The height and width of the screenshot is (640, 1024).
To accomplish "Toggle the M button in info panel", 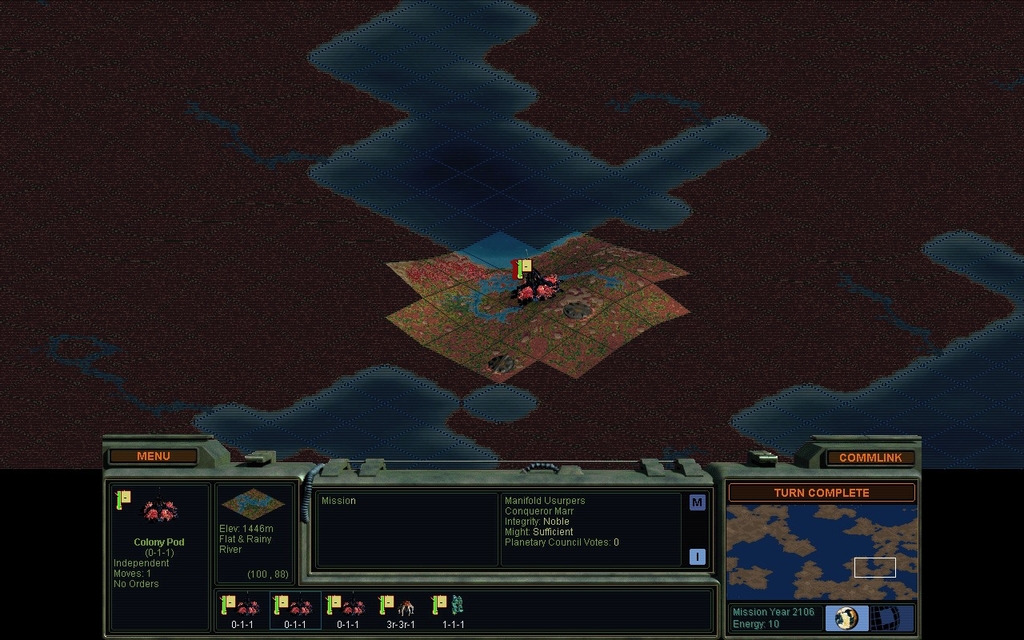I will (697, 502).
